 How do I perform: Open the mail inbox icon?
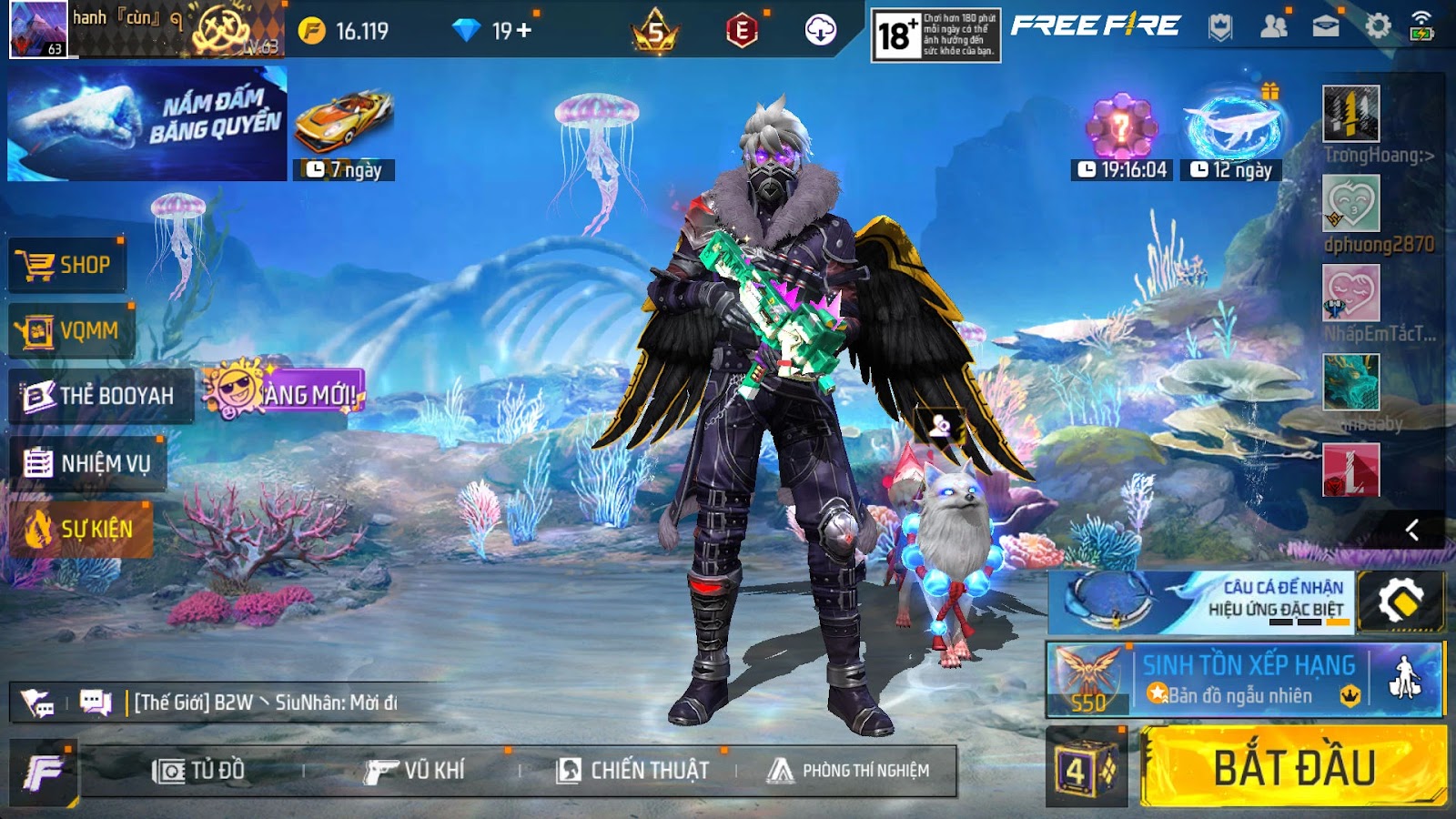coord(1325,26)
